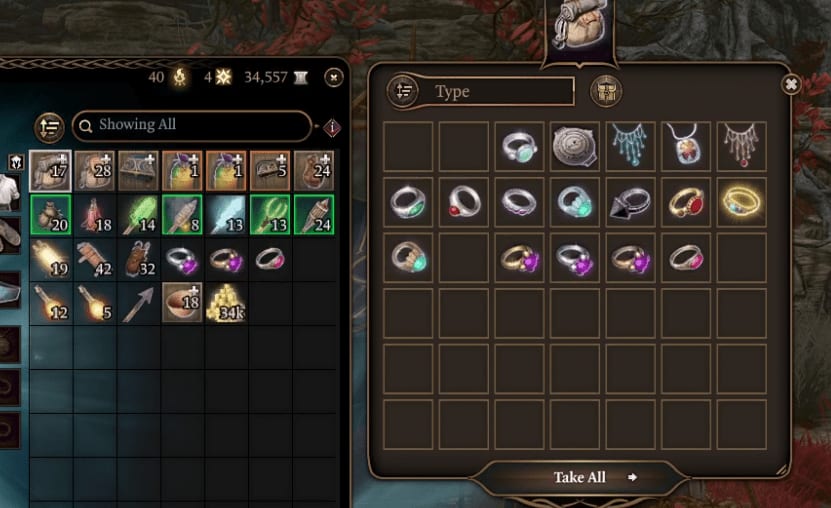Close the container loot window
Screen dimensions: 831x508
pos(790,85)
